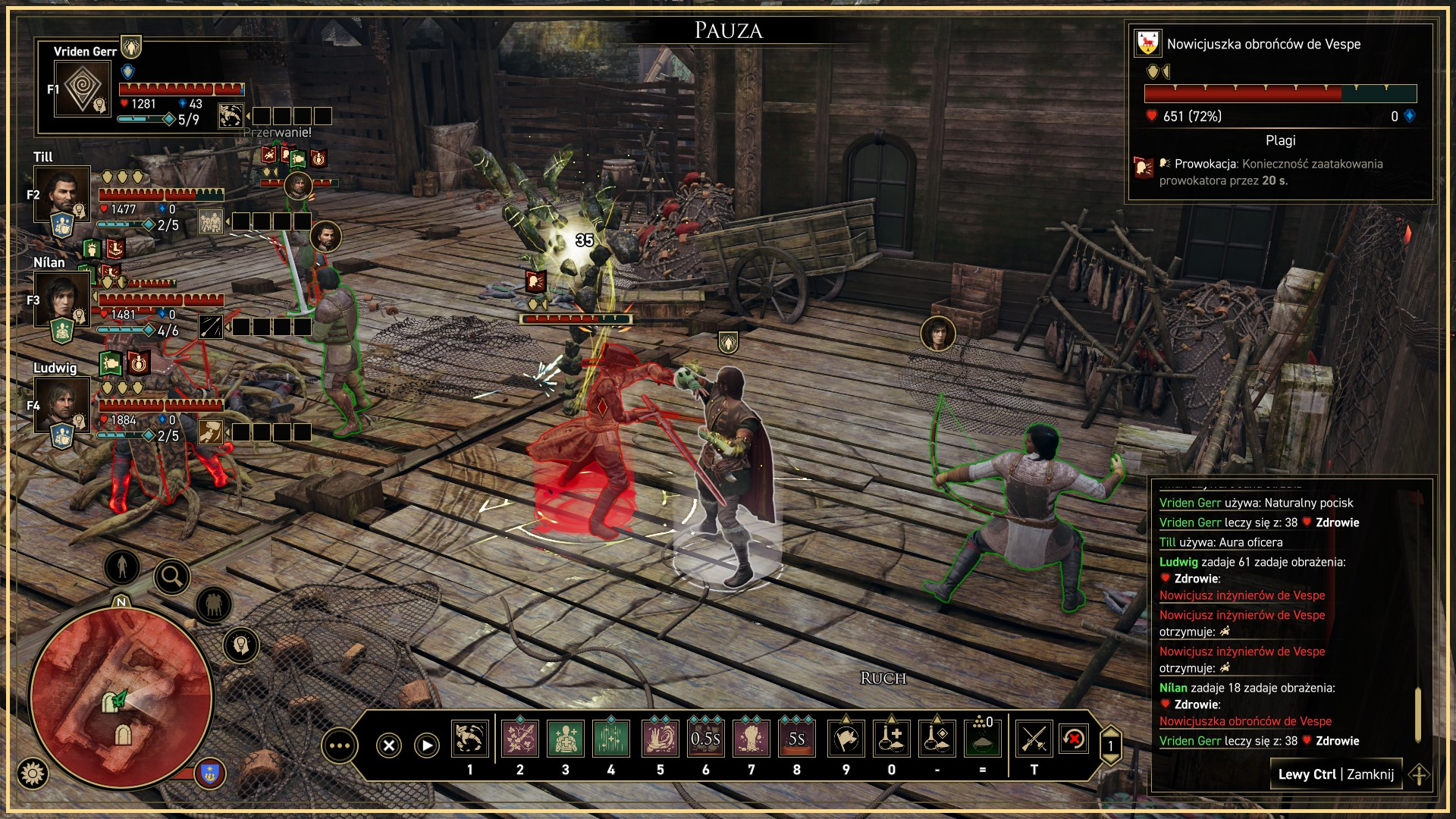Open the lightbulb head hints button
This screenshot has height=819, width=1456.
pyautogui.click(x=241, y=645)
